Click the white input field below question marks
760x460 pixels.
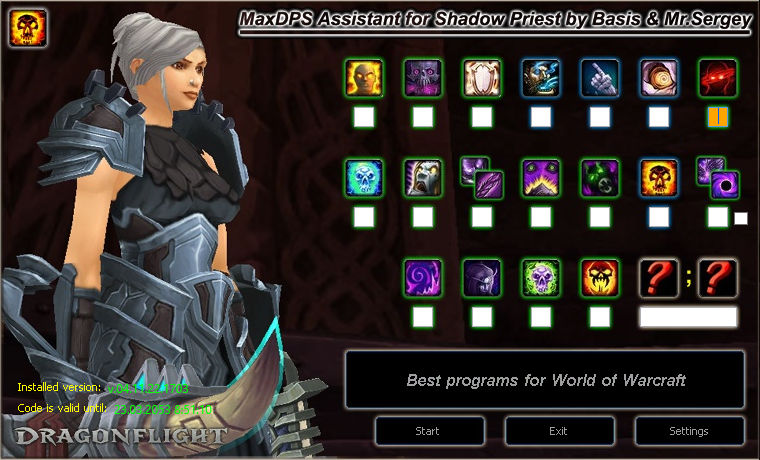point(688,317)
